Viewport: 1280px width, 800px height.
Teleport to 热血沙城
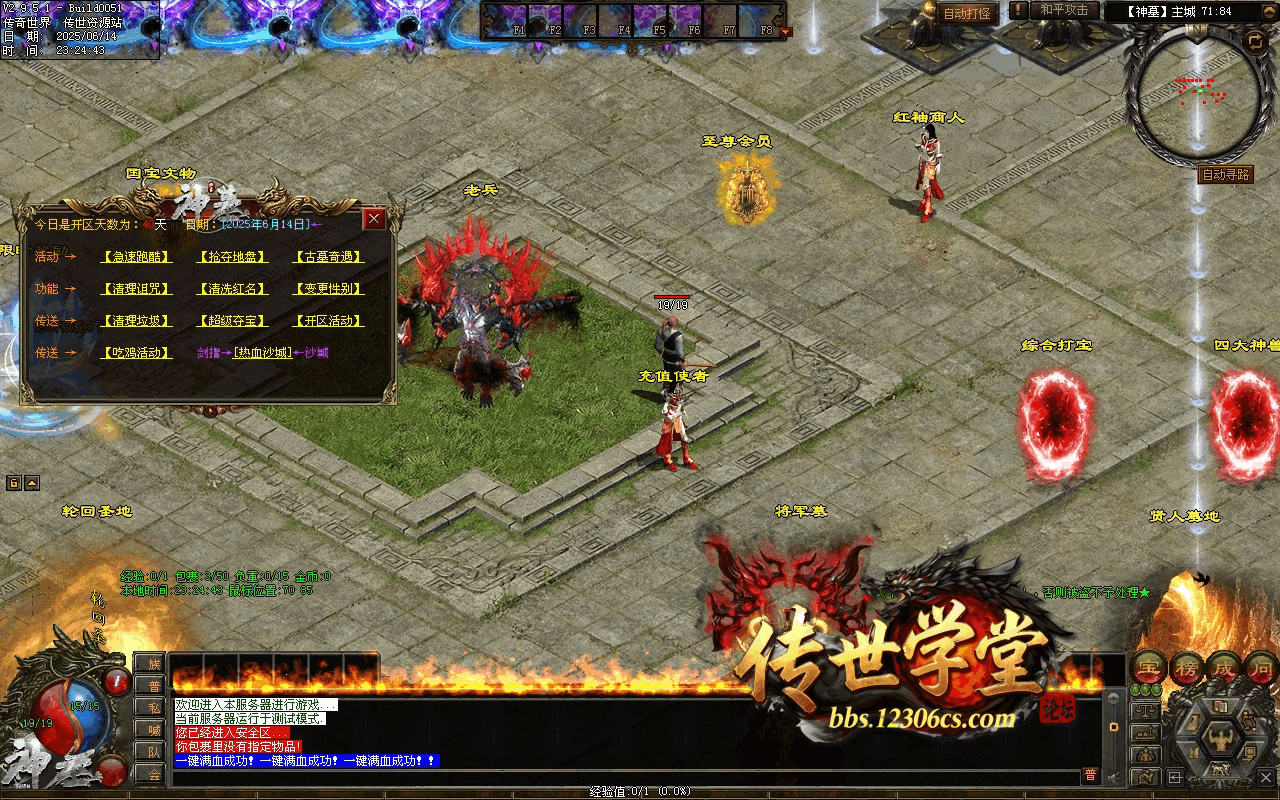tap(263, 353)
